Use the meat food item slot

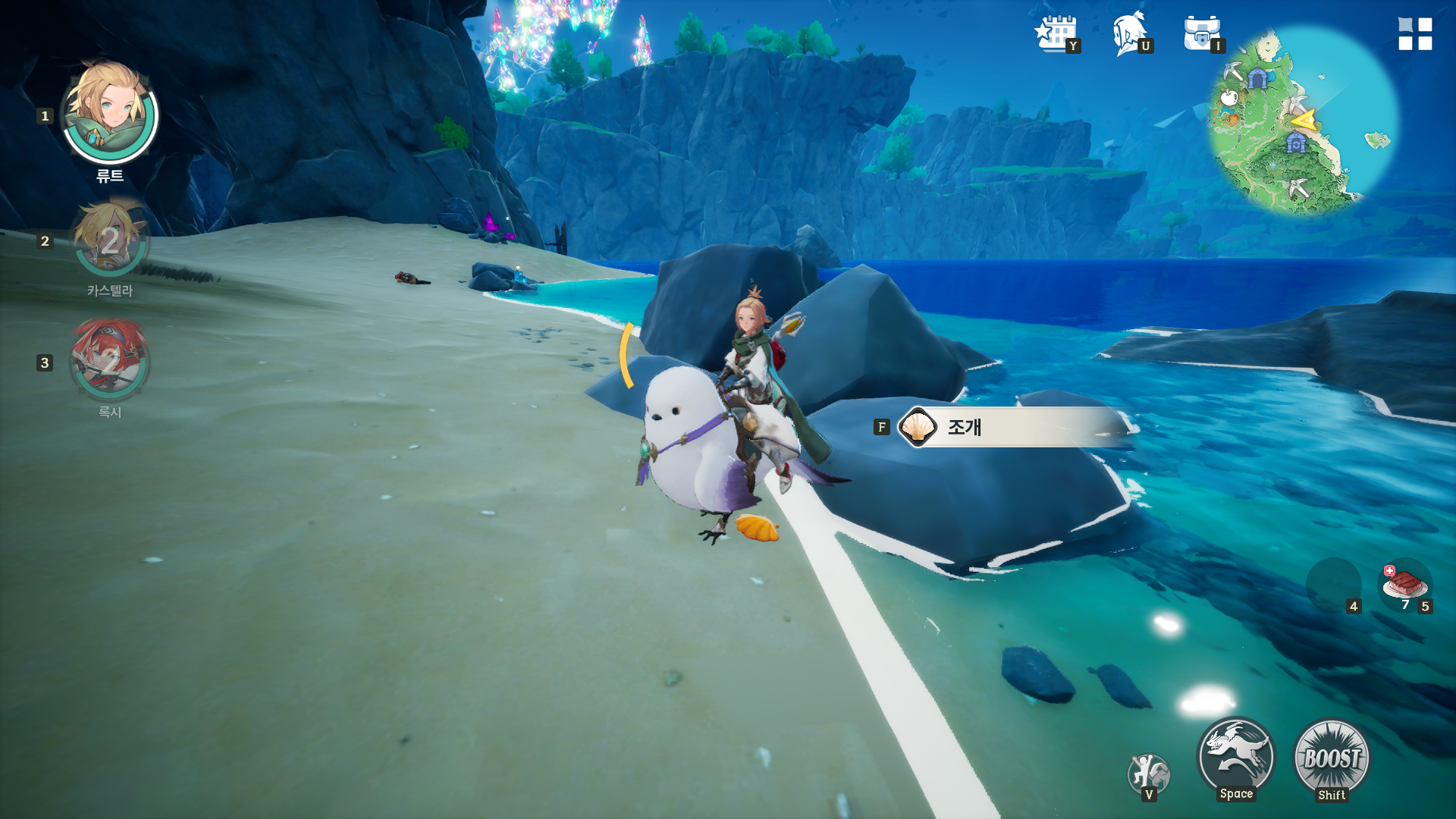click(1404, 584)
